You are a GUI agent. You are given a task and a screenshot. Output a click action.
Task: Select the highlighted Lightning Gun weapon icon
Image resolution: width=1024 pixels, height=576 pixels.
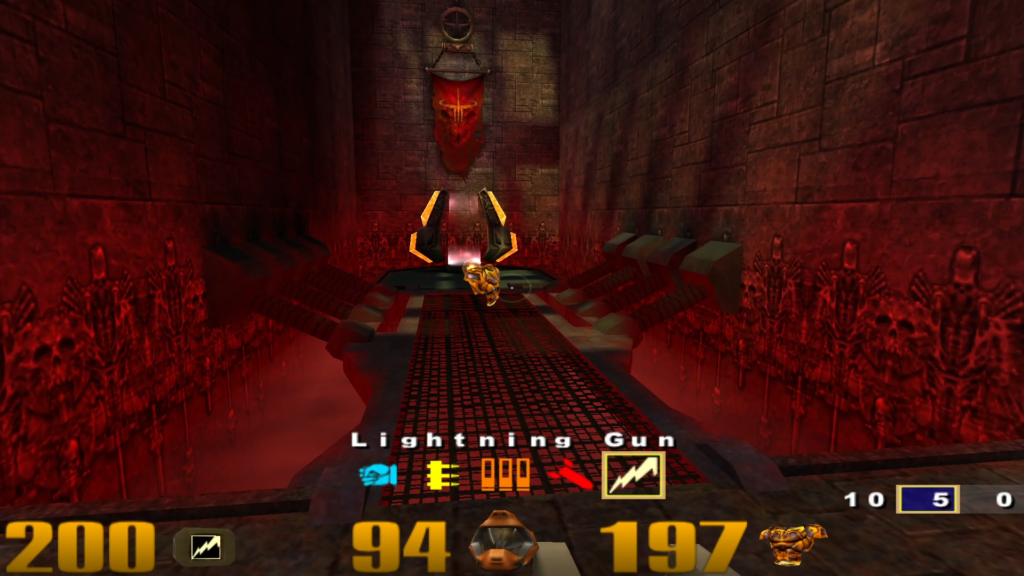coord(633,474)
